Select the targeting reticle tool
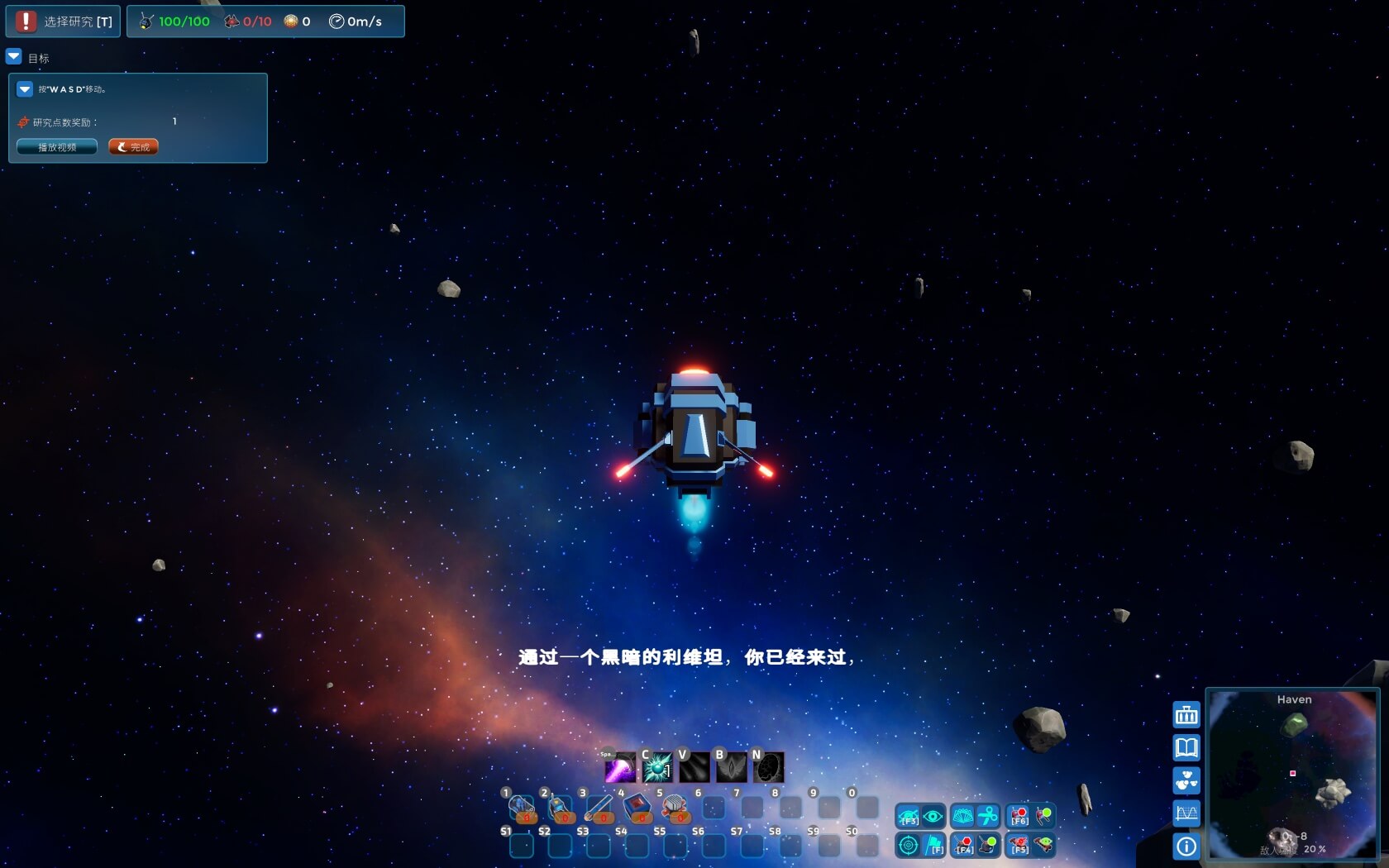 coord(909,845)
